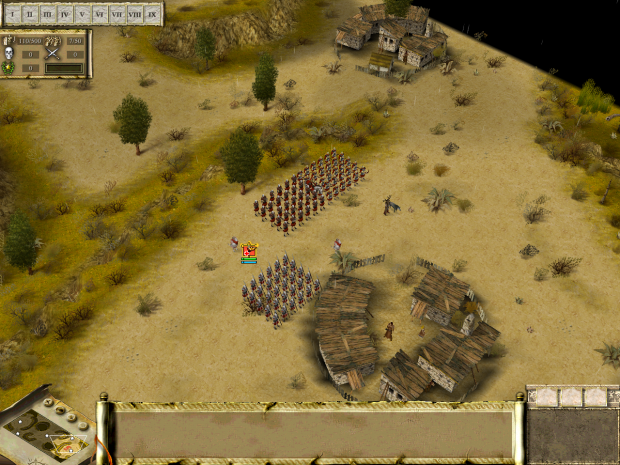This screenshot has height=465, width=620.
Task: Select control group VII
Action: (x=117, y=15)
